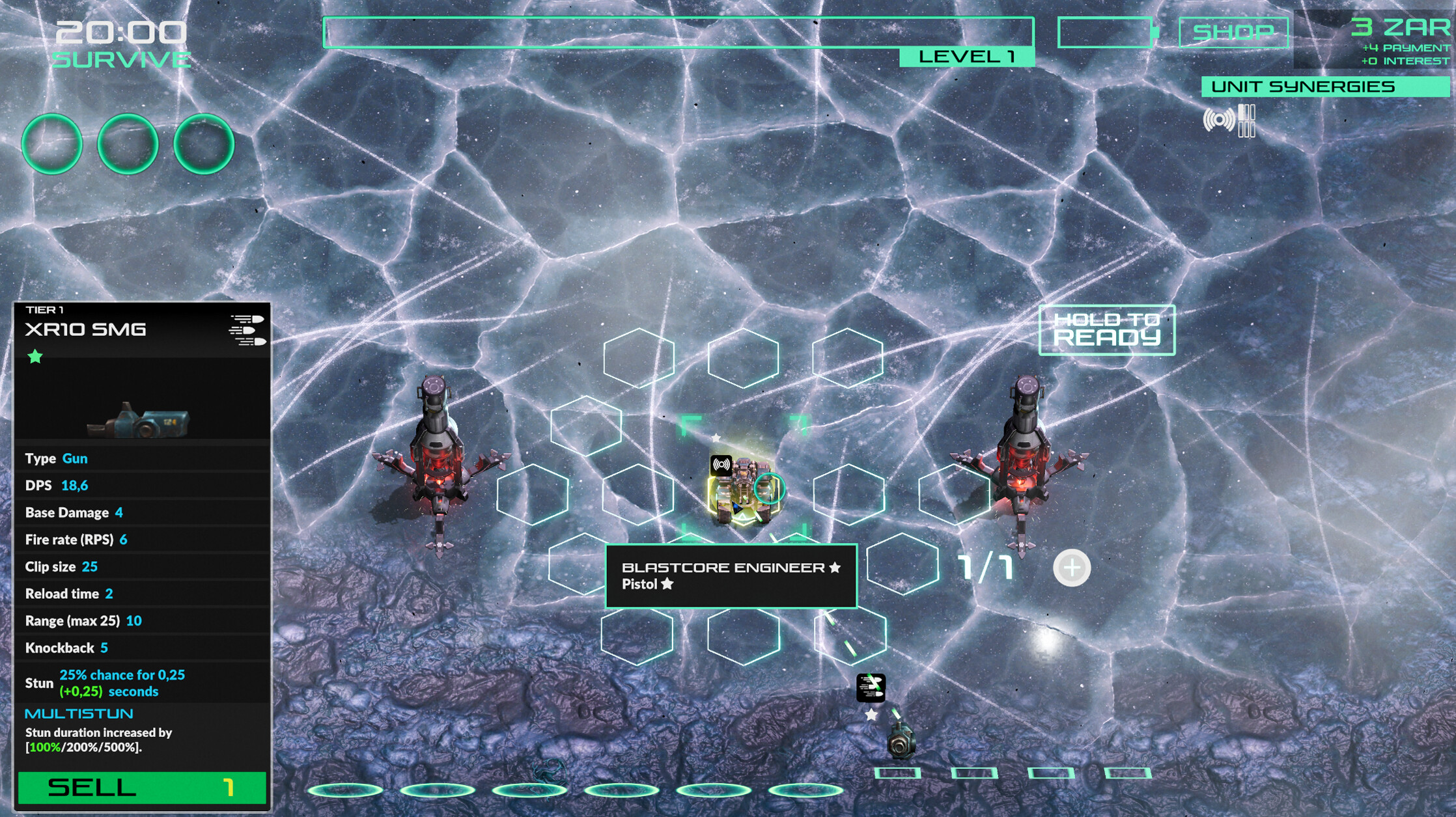Select the benched SMG weapon with bullets icon
Image resolution: width=1456 pixels, height=817 pixels.
click(x=900, y=740)
